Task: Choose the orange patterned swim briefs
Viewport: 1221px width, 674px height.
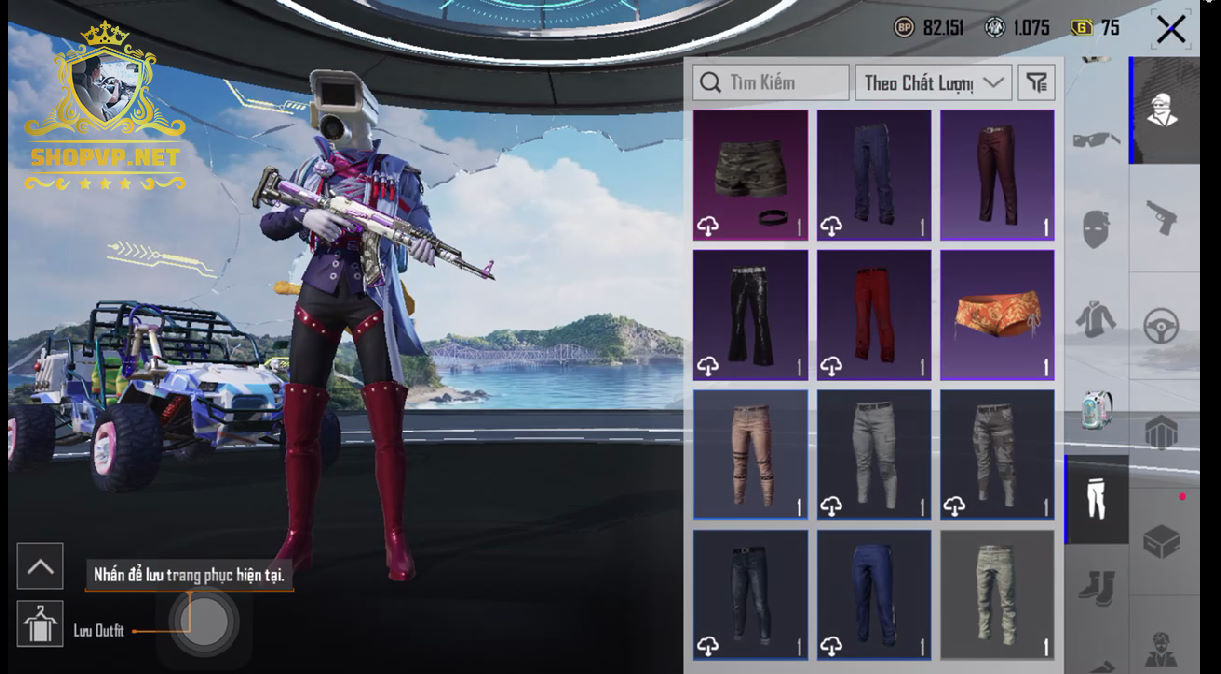Action: 997,315
